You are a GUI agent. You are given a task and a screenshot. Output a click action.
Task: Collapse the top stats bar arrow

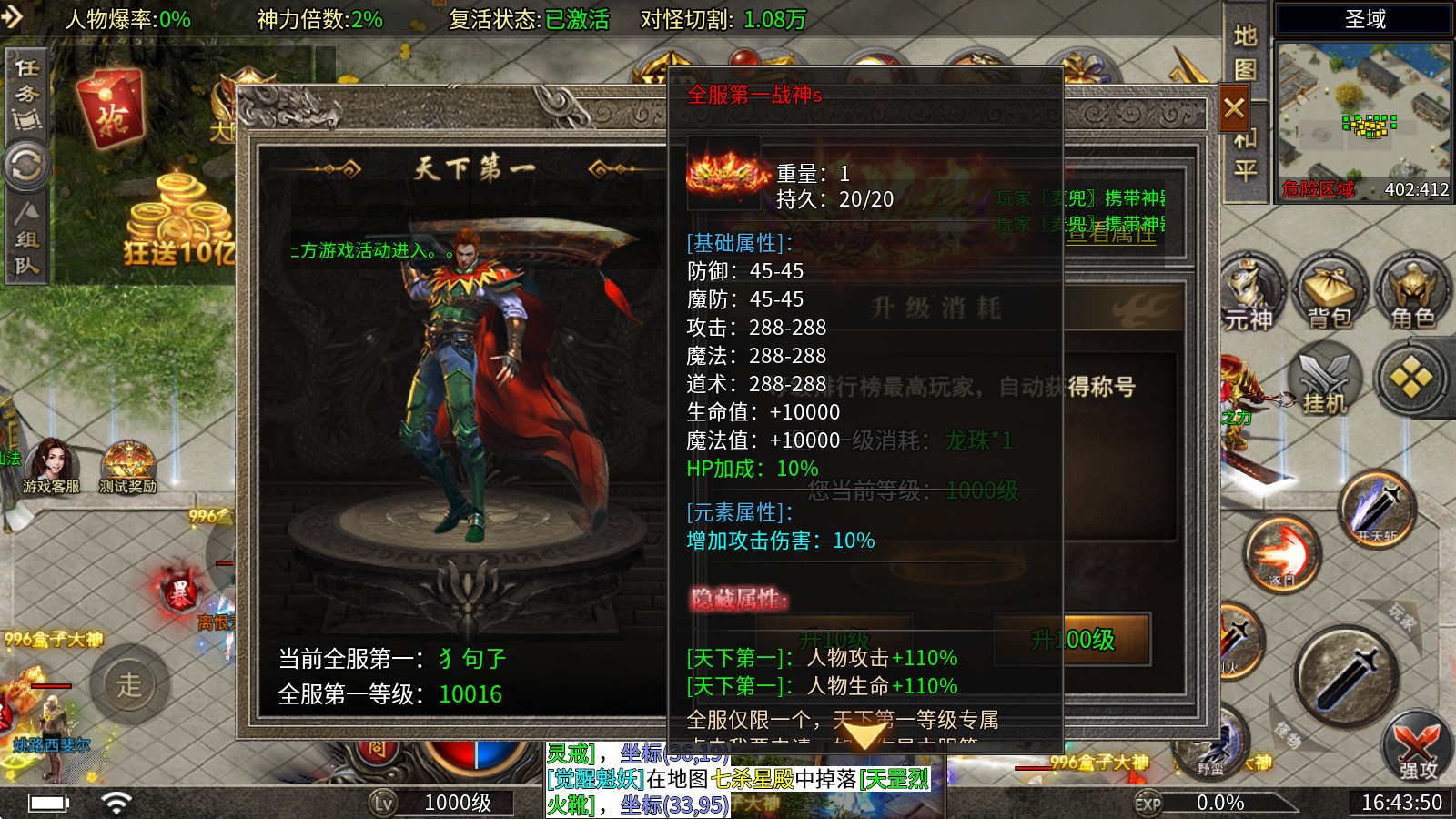pos(11,16)
